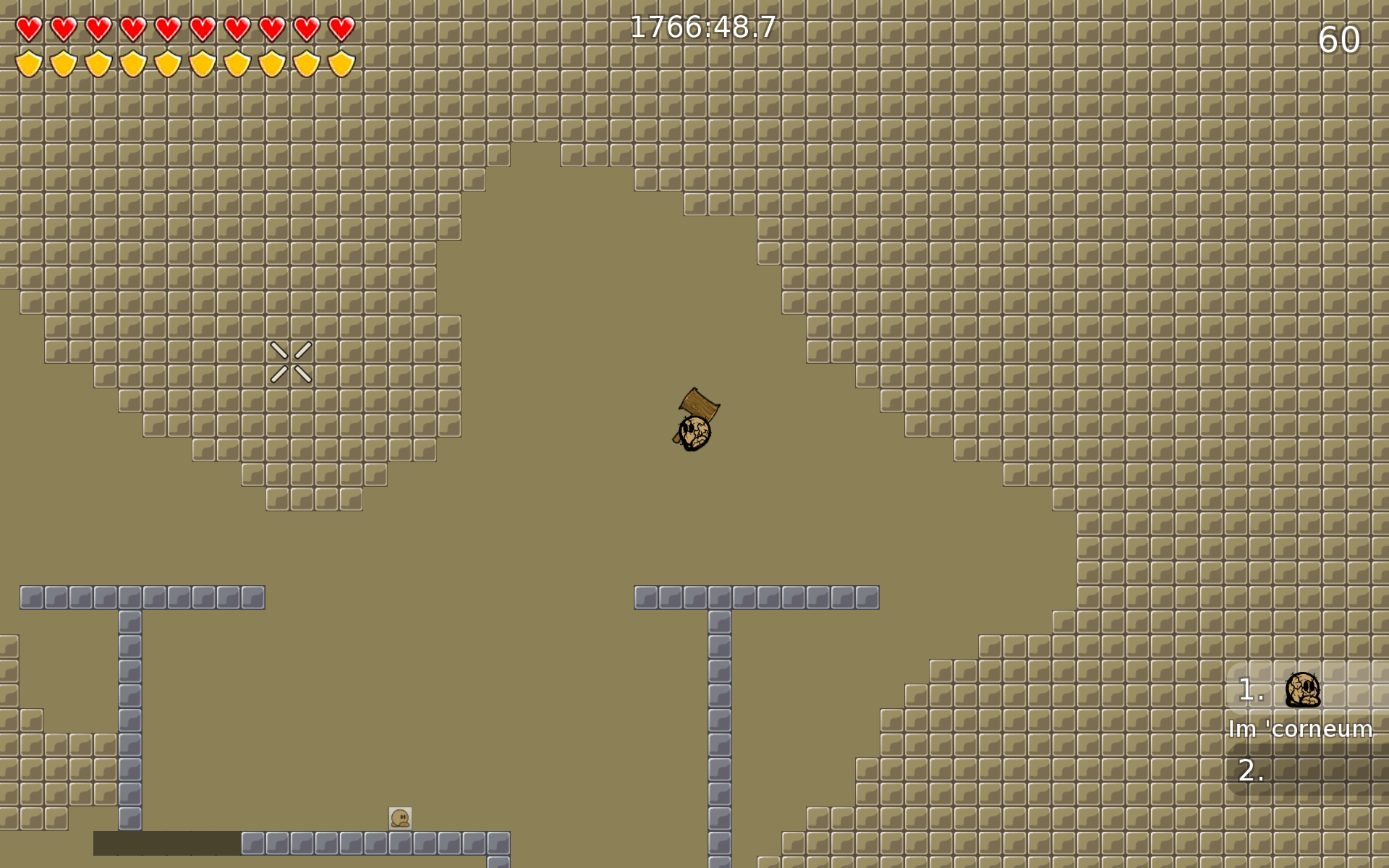Click the fifth heart in the health bar
Image resolution: width=1389 pixels, height=868 pixels.
click(x=168, y=27)
